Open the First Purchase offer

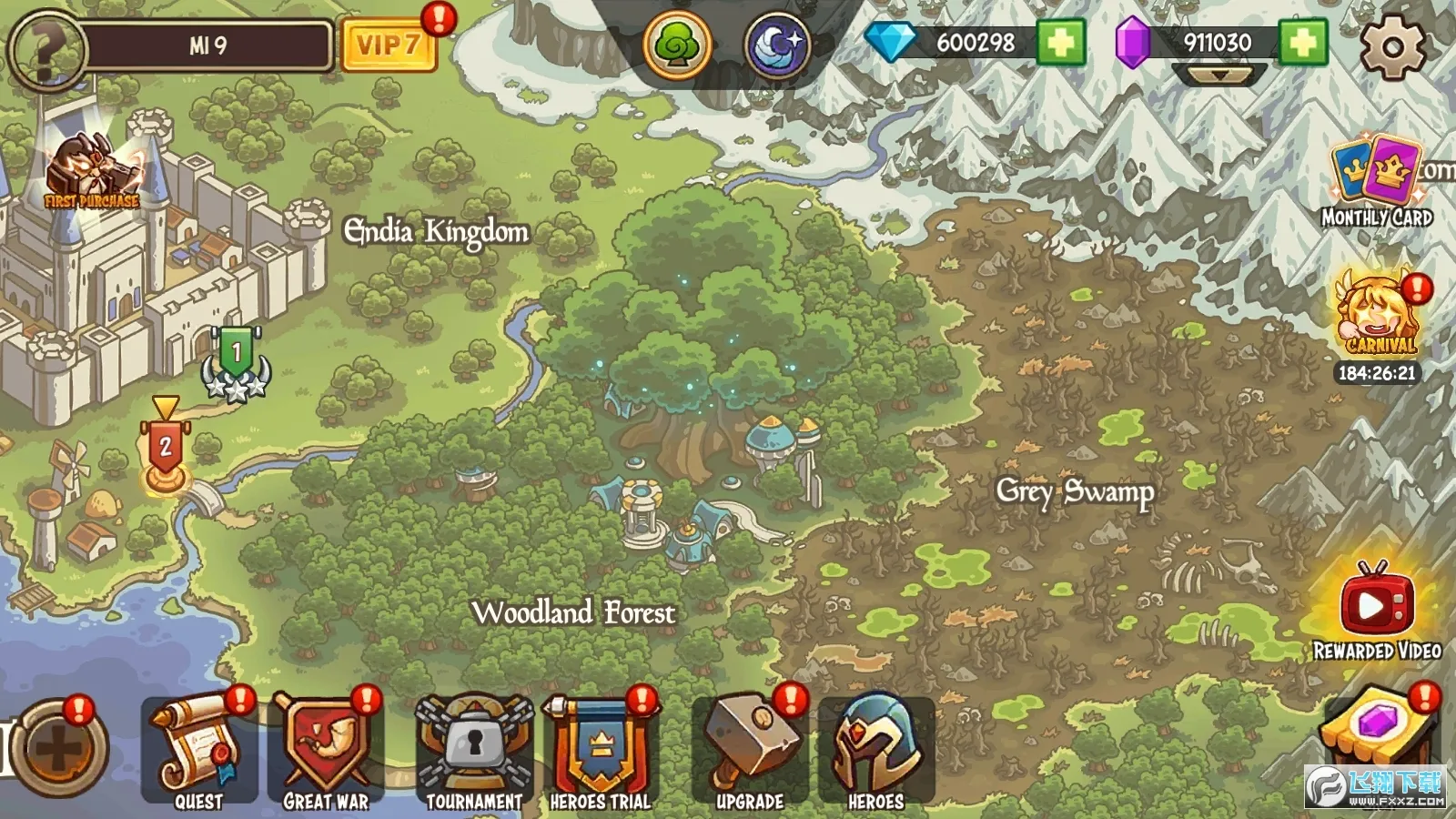click(91, 173)
